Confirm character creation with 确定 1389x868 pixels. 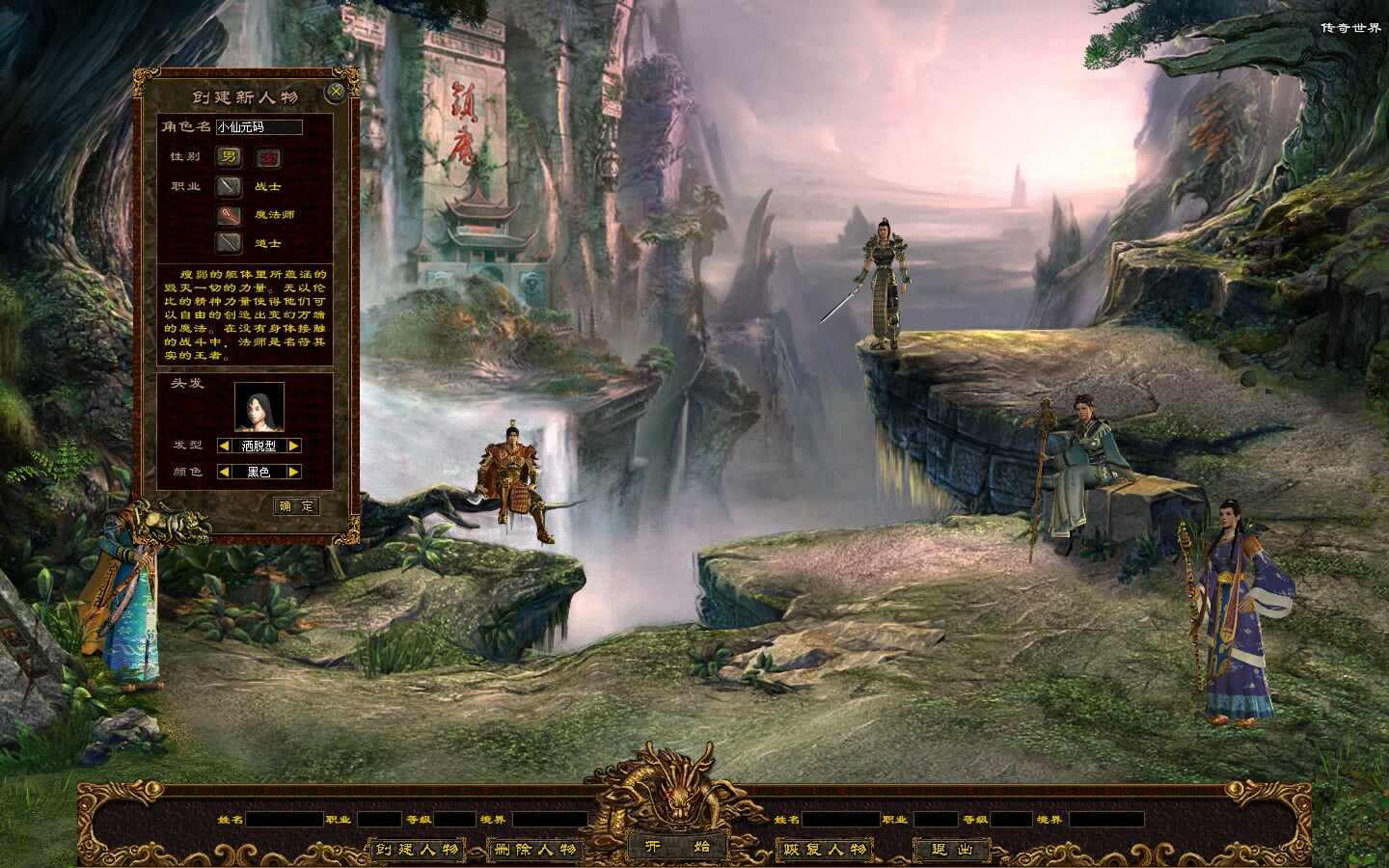coord(296,505)
